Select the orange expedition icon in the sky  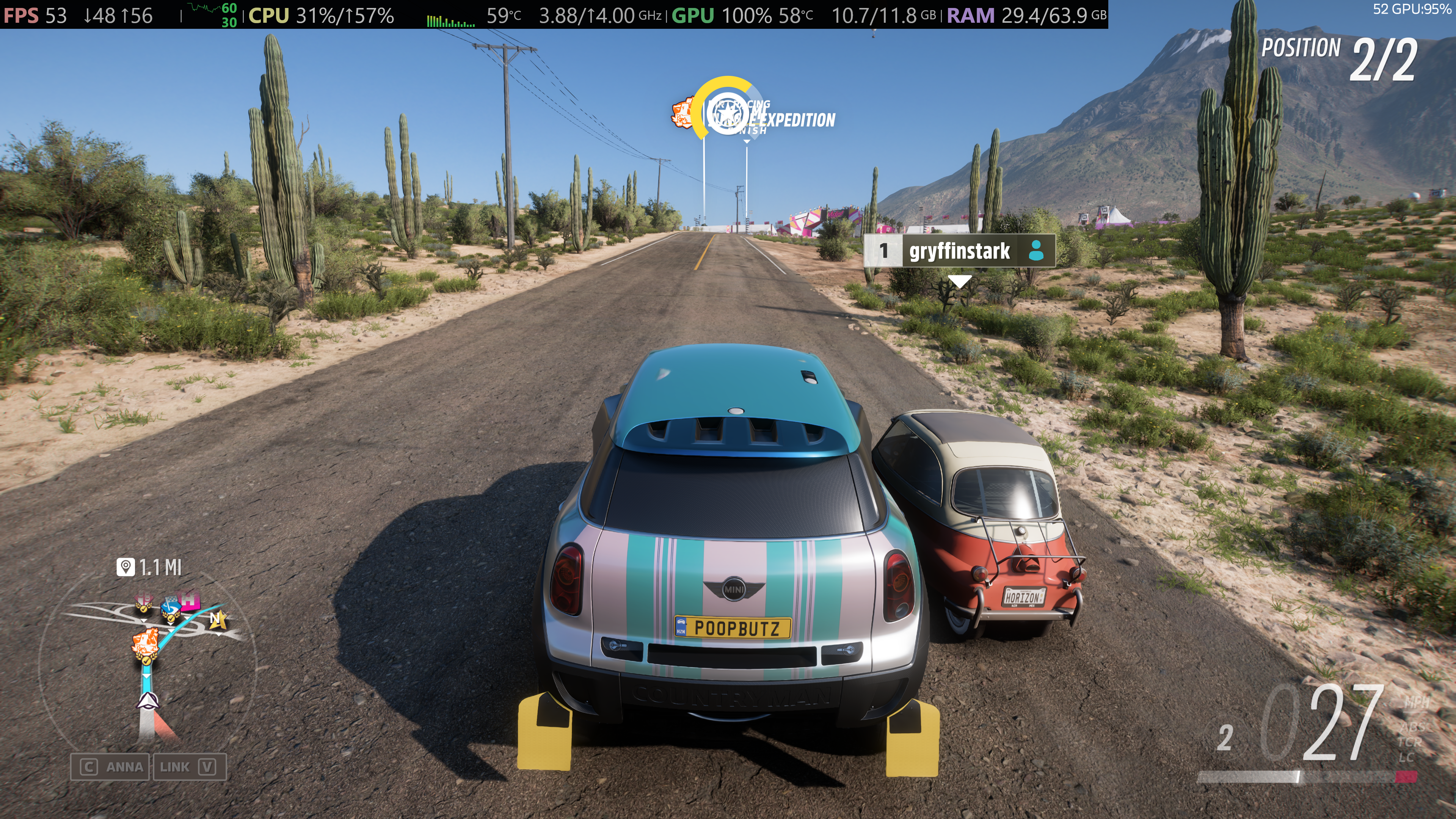click(683, 113)
